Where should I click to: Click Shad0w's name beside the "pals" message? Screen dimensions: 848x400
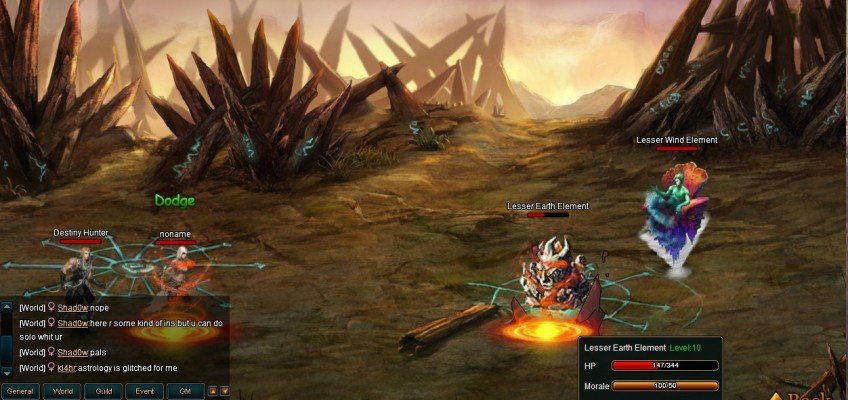72,352
